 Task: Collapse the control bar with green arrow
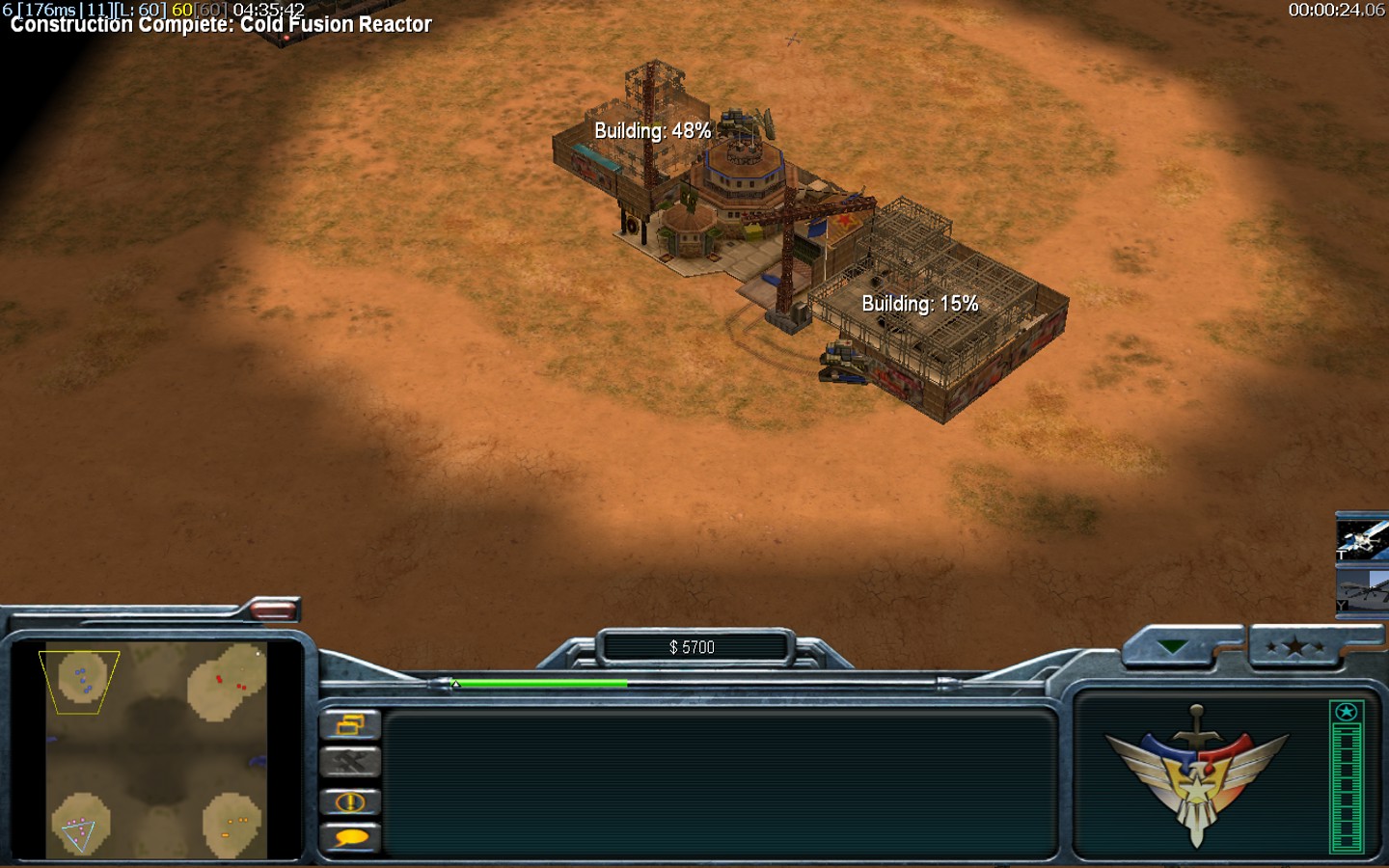pos(1173,647)
